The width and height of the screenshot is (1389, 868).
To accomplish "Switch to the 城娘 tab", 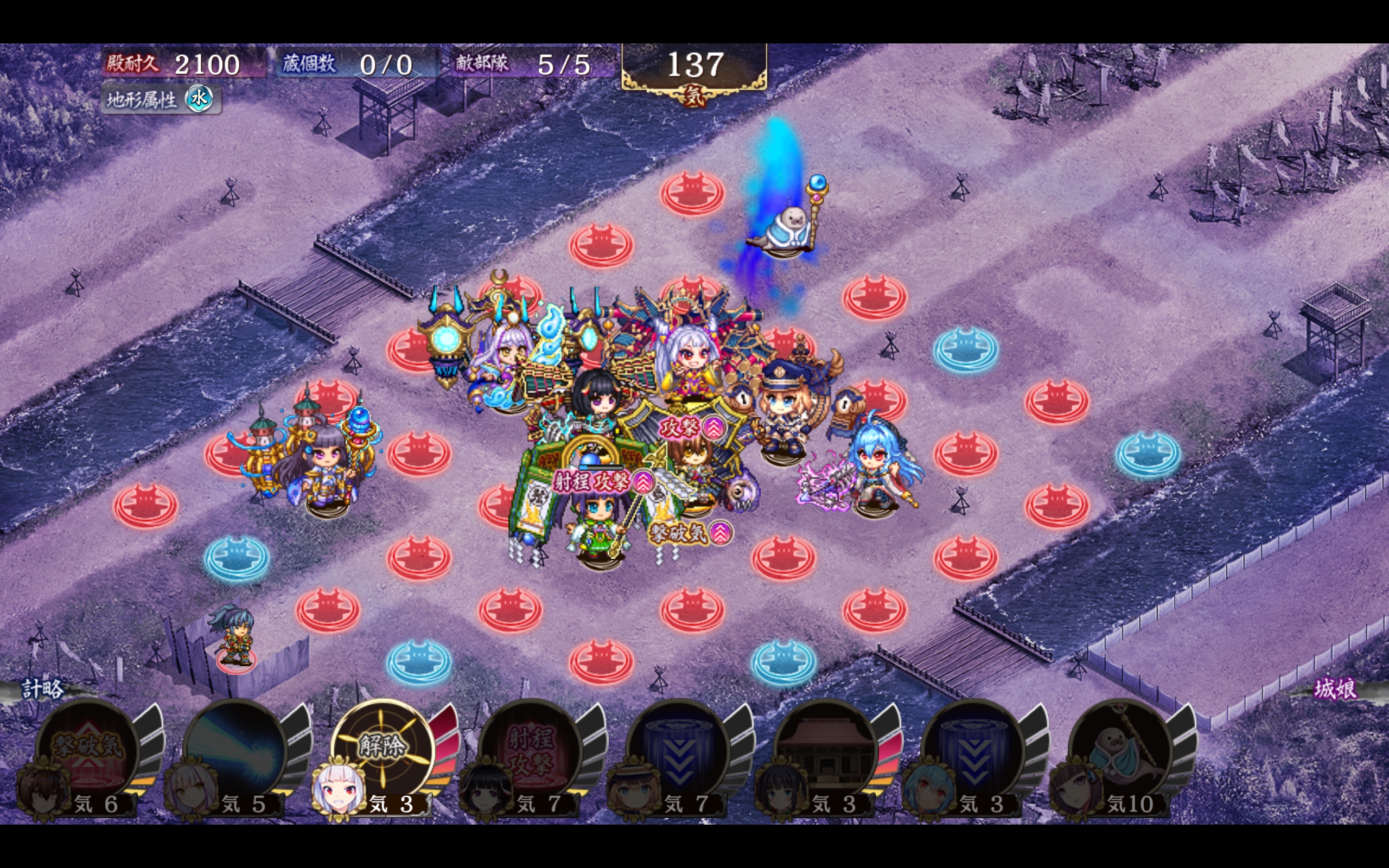I will [1335, 689].
